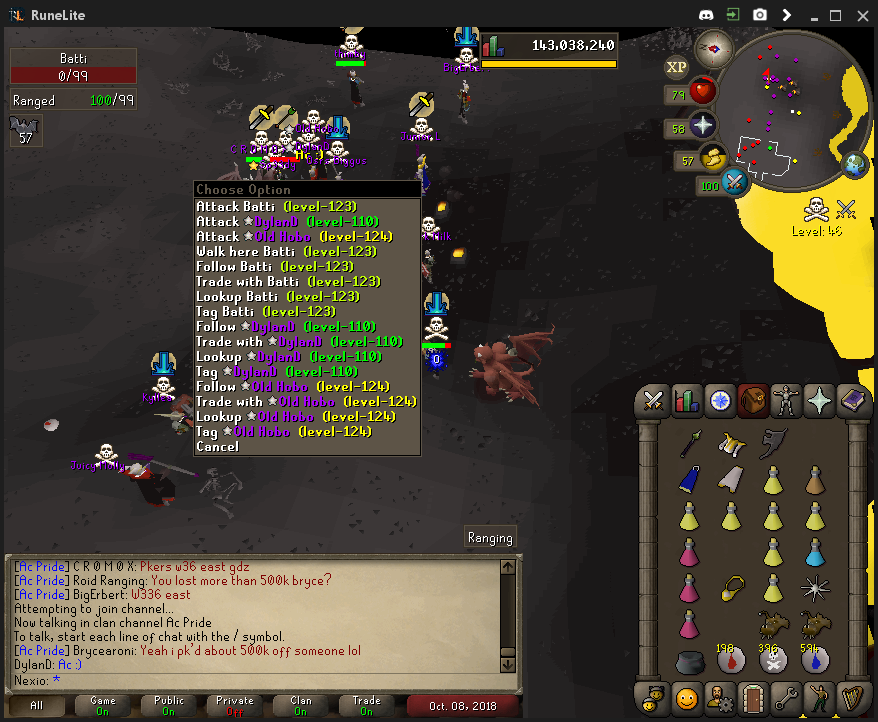Choose 'Follow DylanD' from the menu
This screenshot has height=722, width=878.
tap(286, 326)
